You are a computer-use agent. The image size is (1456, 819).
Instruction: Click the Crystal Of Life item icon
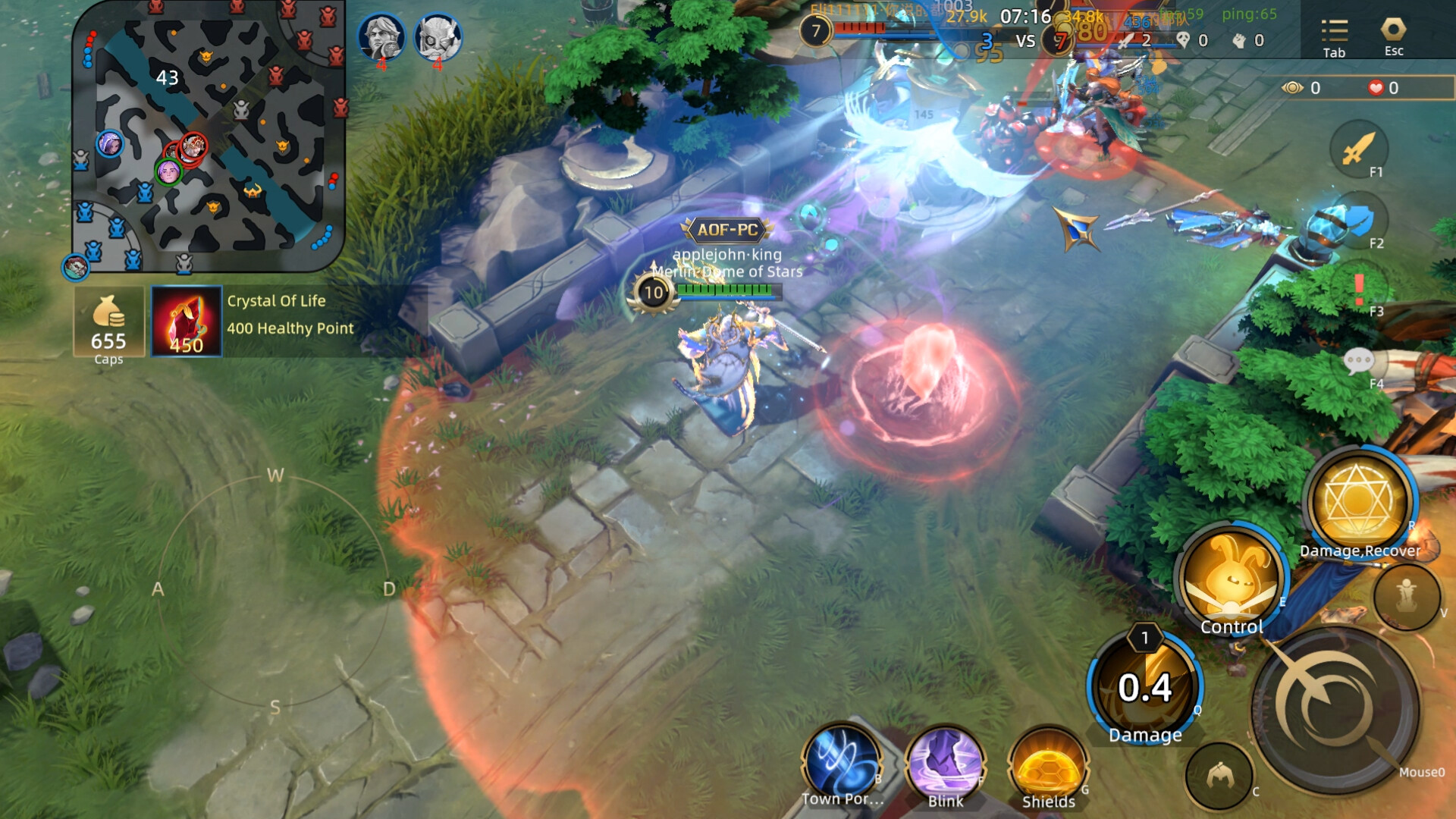tap(186, 320)
